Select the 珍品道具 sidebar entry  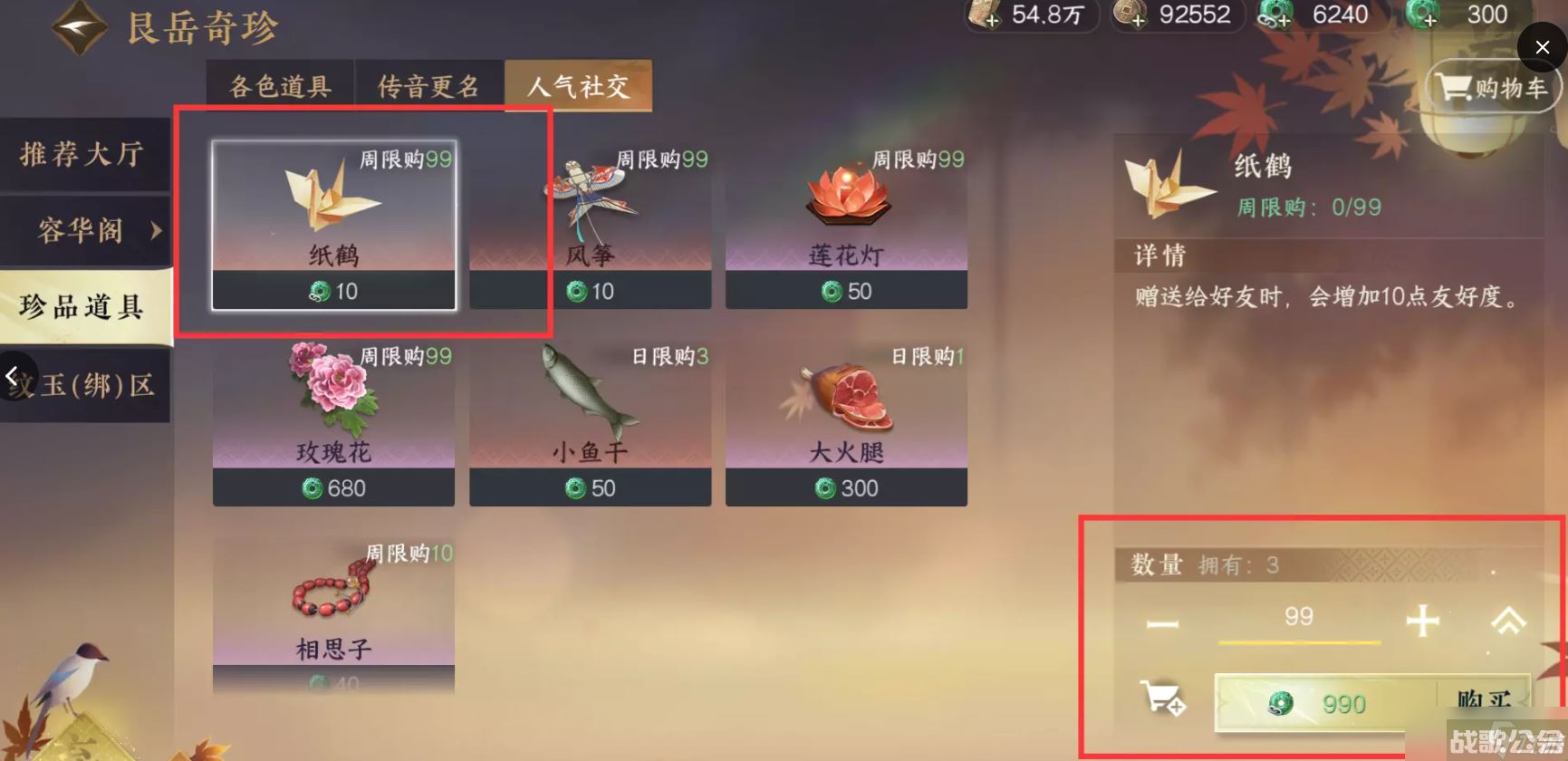pos(82,308)
